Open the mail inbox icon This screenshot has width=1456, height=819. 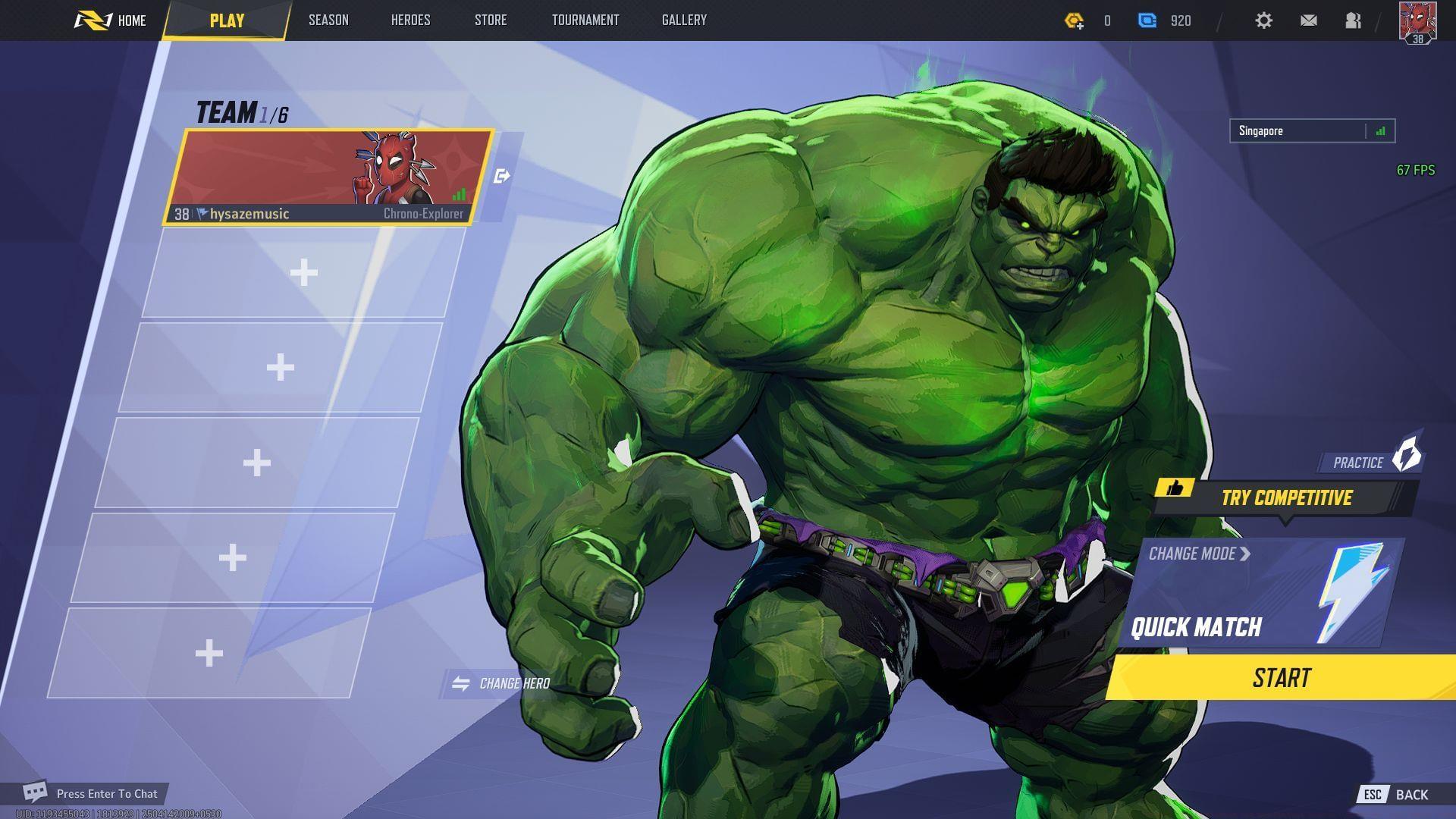(x=1308, y=20)
